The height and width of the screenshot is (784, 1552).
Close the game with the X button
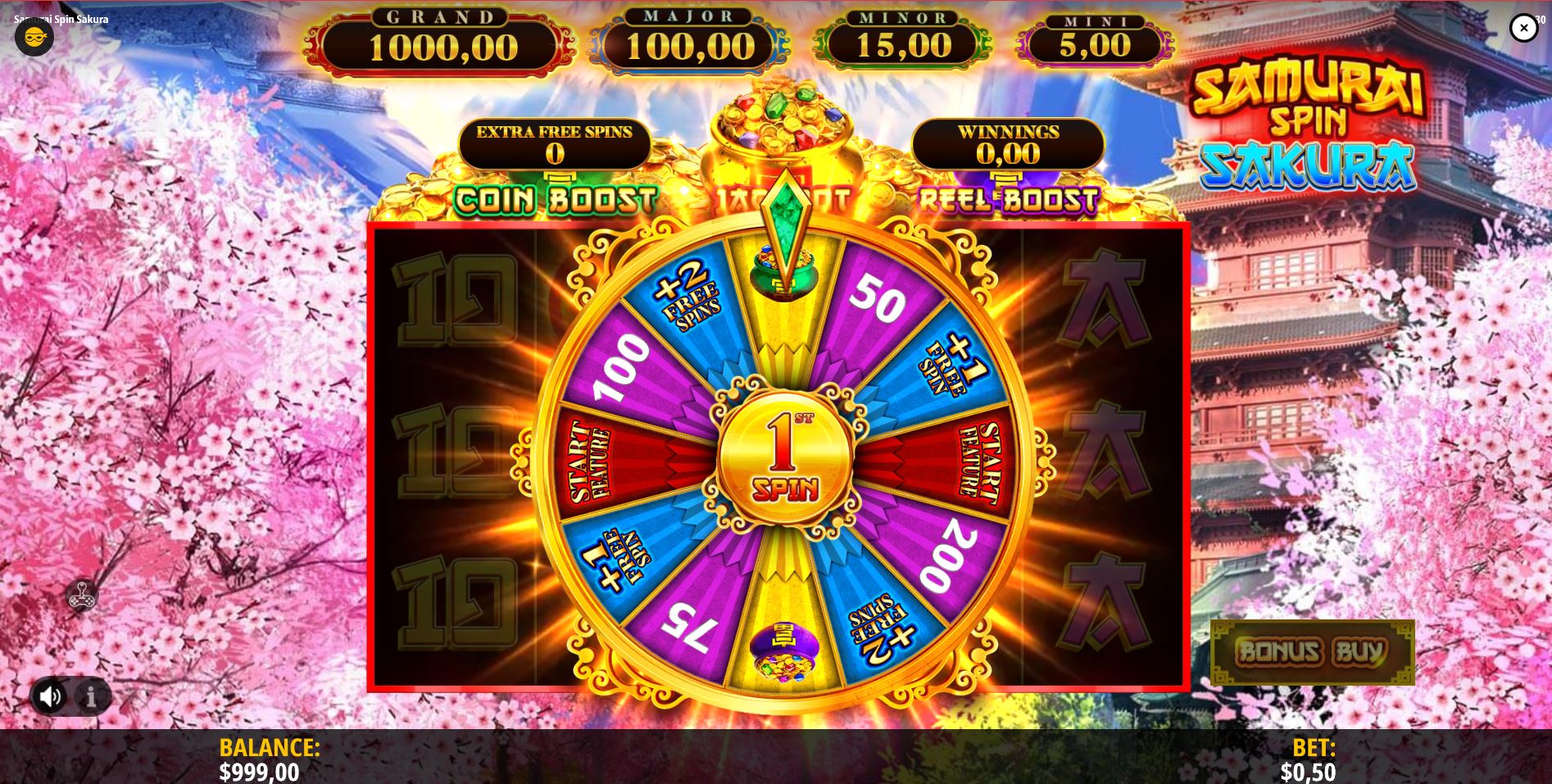click(1523, 27)
